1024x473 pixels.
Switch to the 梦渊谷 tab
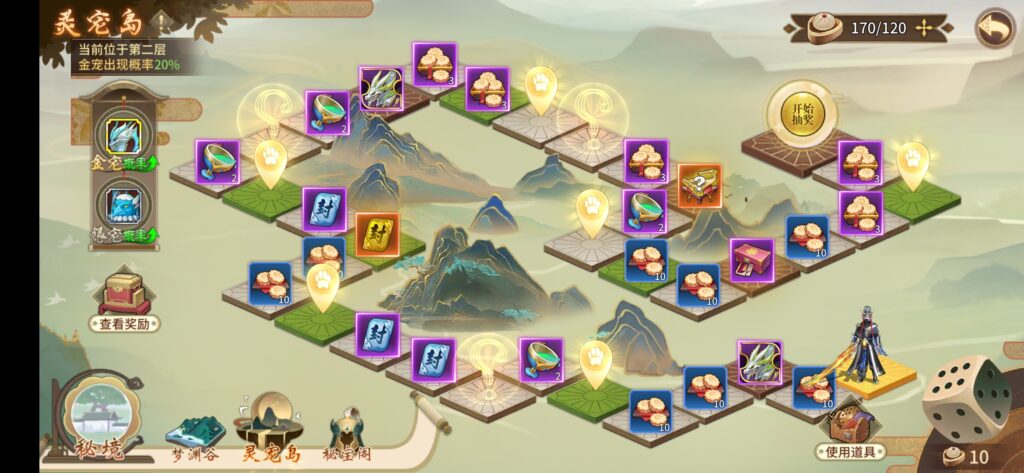[x=194, y=434]
